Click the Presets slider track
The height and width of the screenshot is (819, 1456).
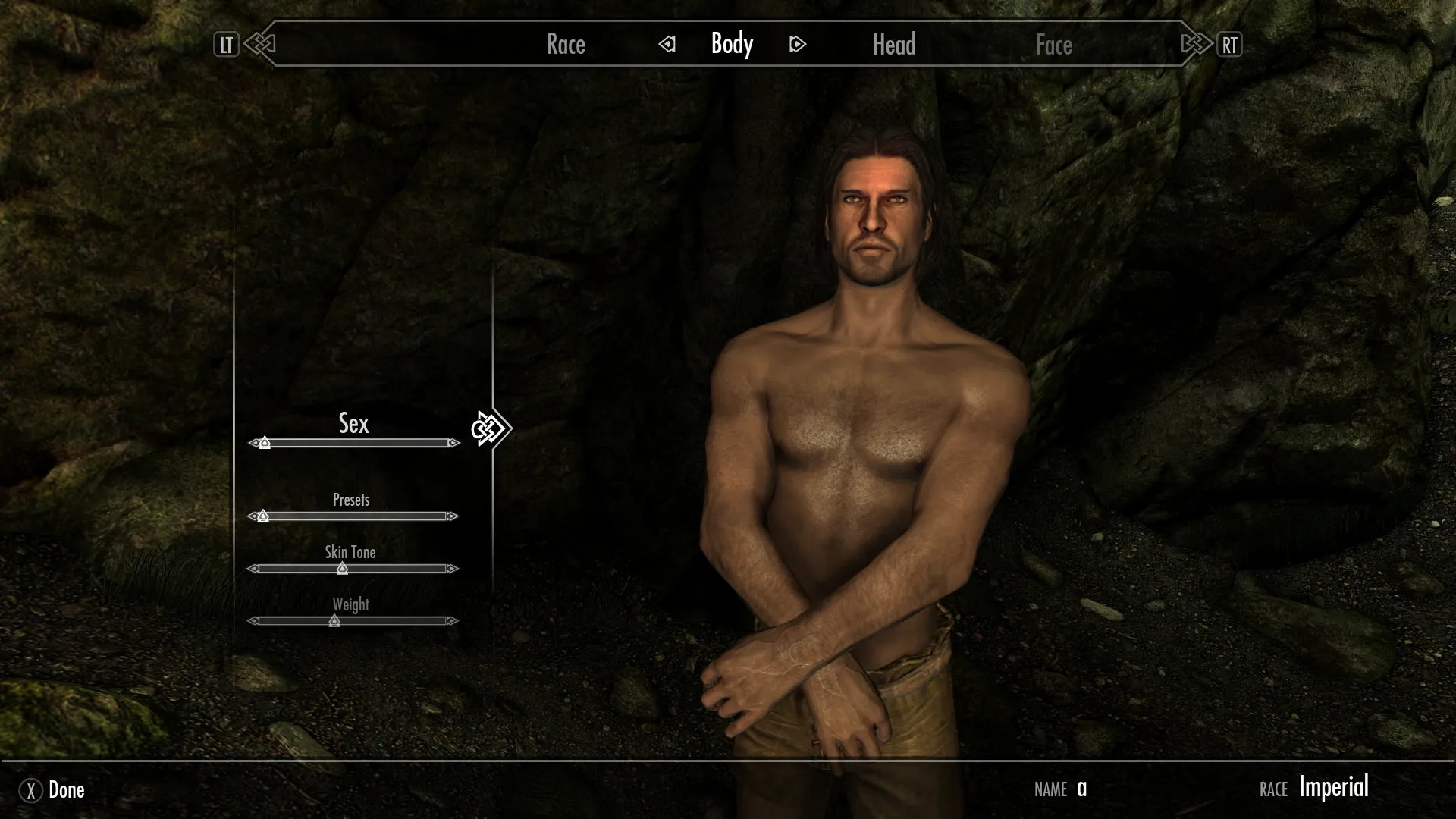(353, 516)
